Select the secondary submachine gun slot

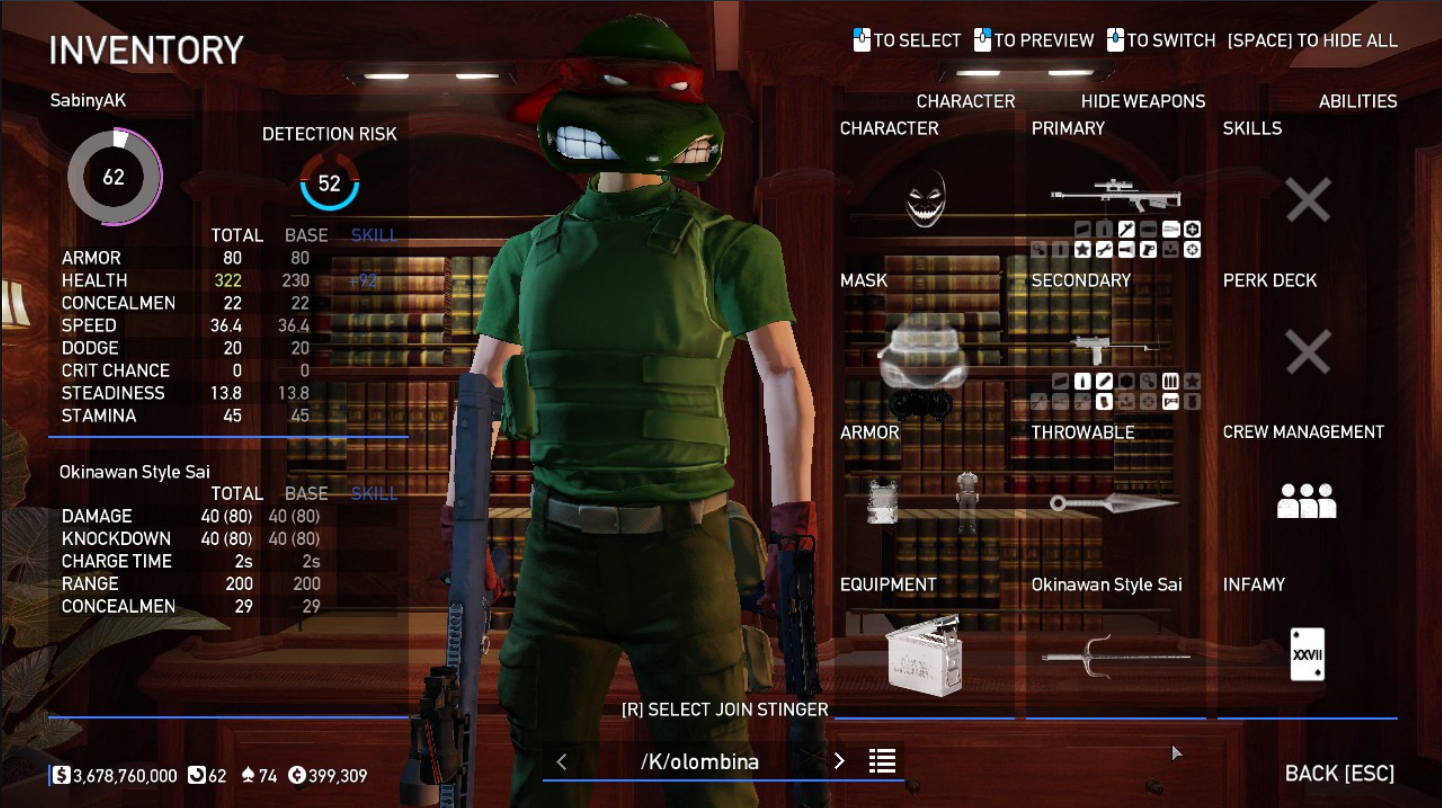pos(1115,349)
